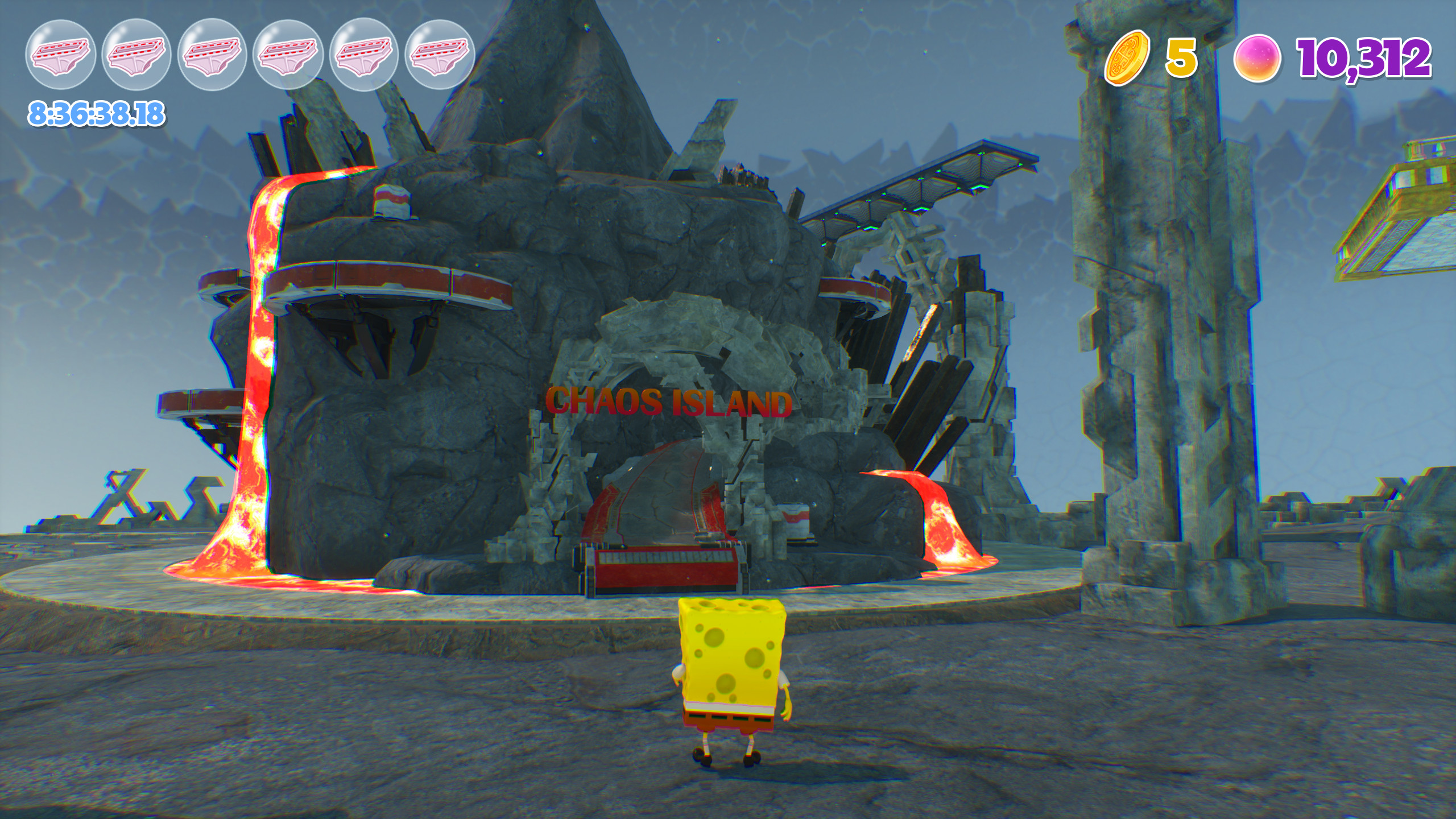Click the jelly counter showing 10,312
Viewport: 1456px width, 819px height.
click(x=1365, y=57)
